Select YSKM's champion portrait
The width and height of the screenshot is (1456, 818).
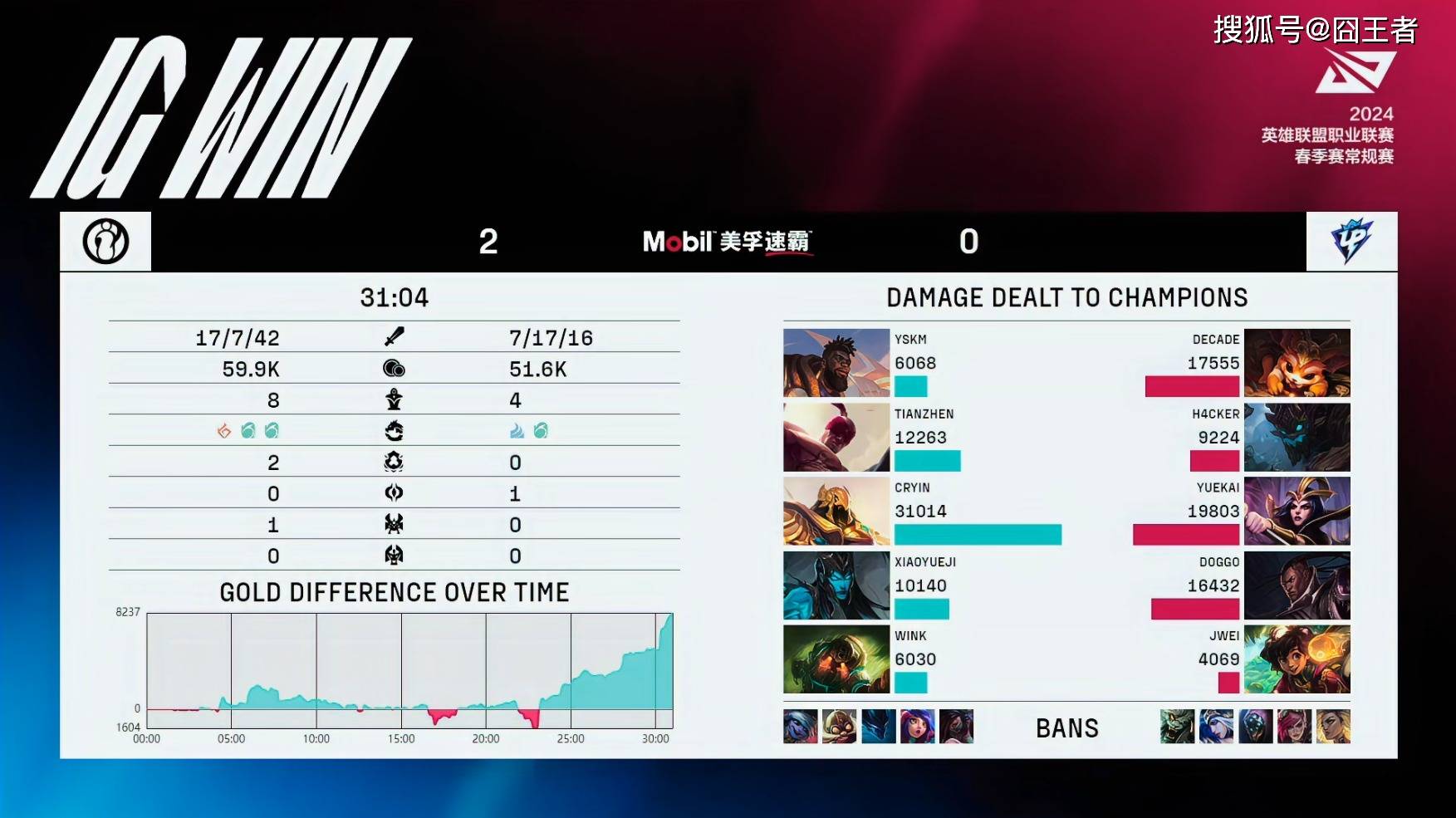[x=836, y=363]
